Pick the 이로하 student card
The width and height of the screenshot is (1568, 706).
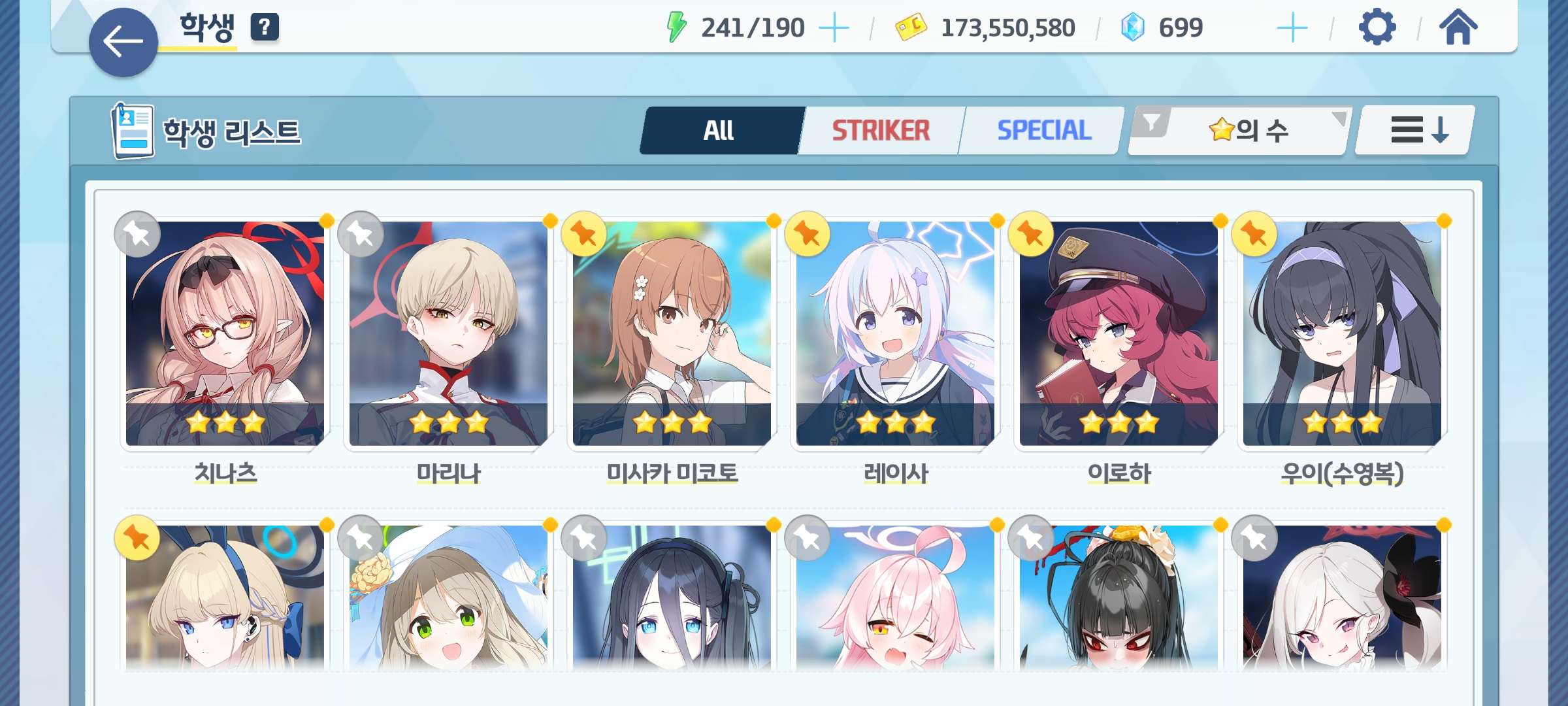[1119, 333]
